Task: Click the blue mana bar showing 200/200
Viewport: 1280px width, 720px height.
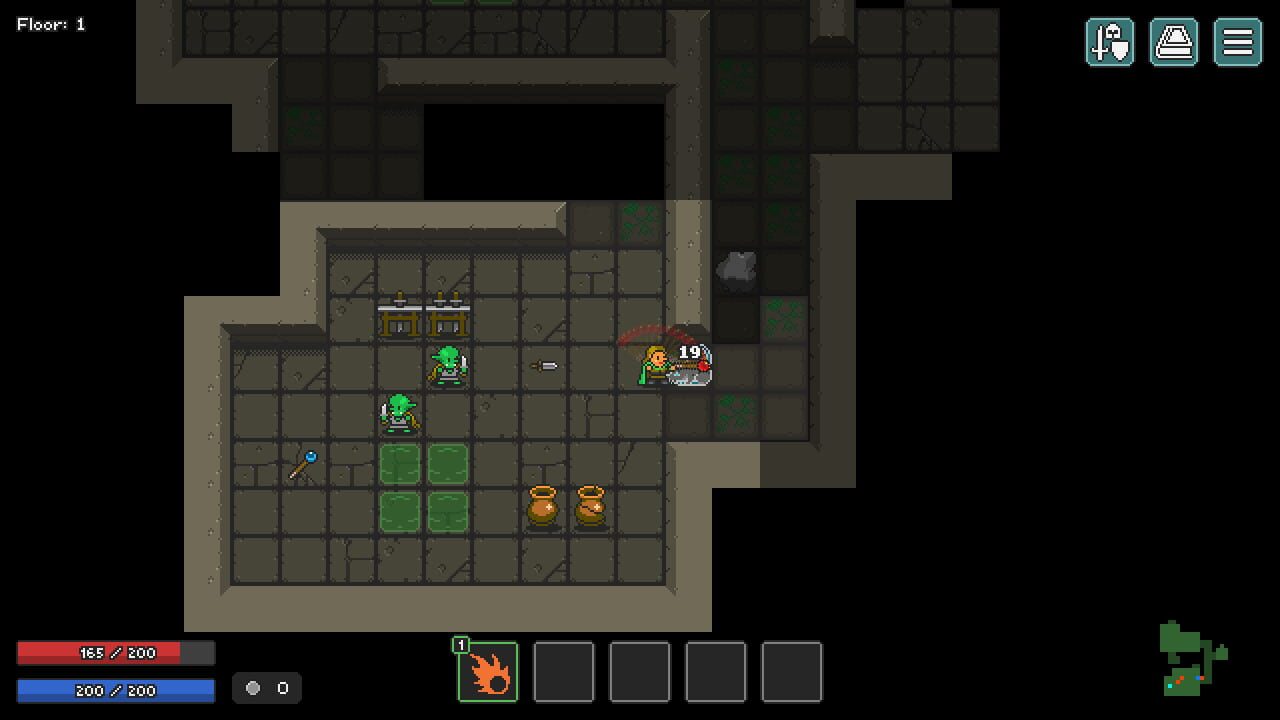Action: pyautogui.click(x=115, y=690)
